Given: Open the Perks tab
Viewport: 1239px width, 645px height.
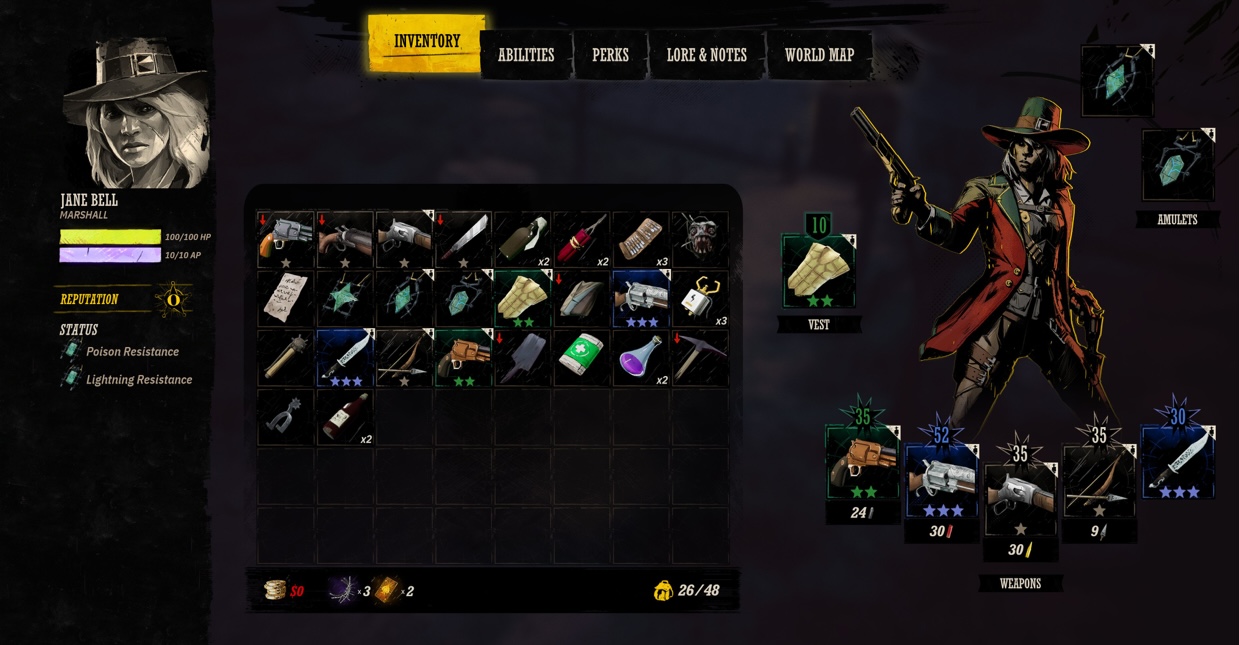Looking at the screenshot, I should pyautogui.click(x=610, y=55).
